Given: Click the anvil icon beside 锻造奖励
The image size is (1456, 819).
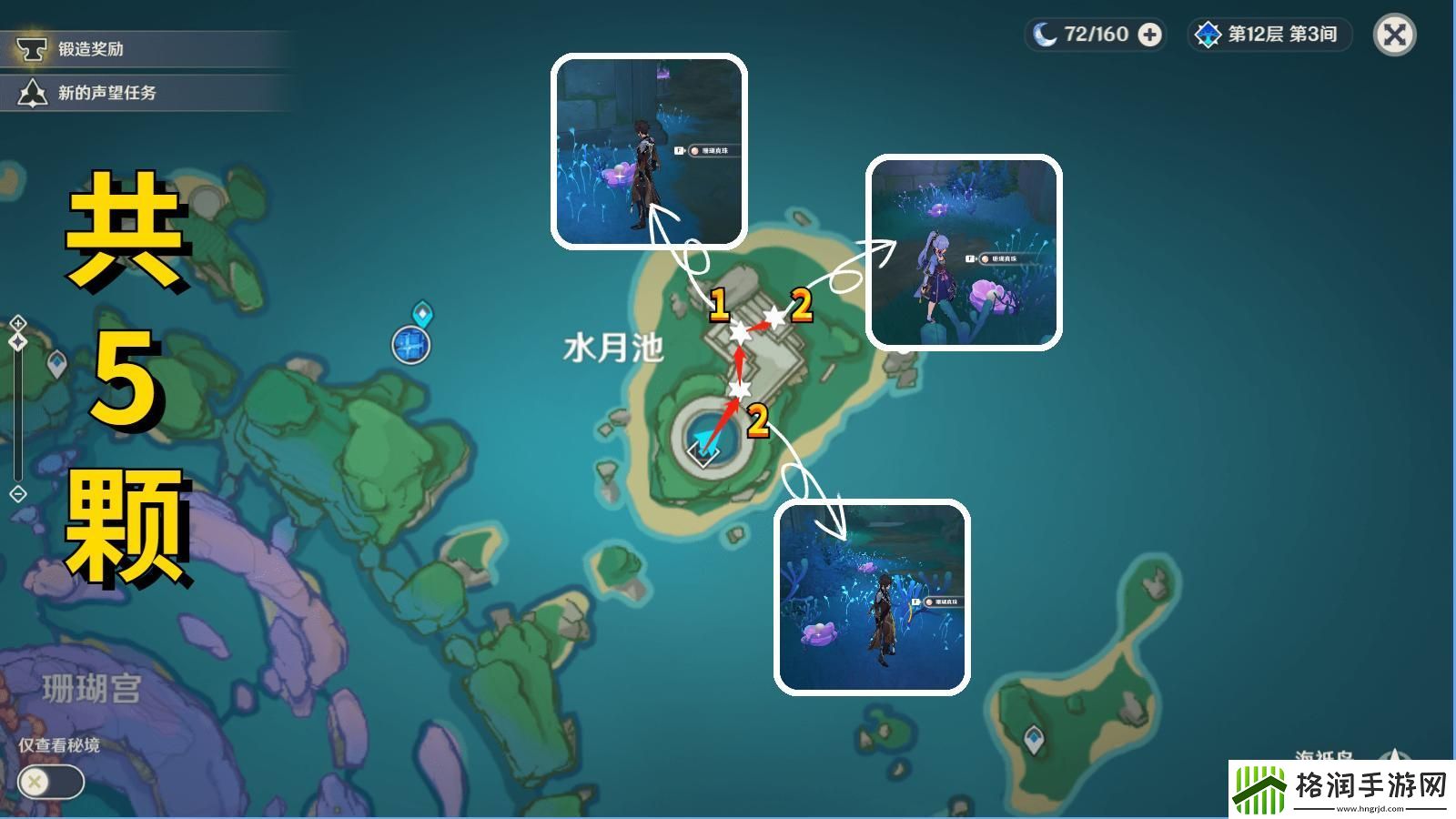Looking at the screenshot, I should [33, 50].
